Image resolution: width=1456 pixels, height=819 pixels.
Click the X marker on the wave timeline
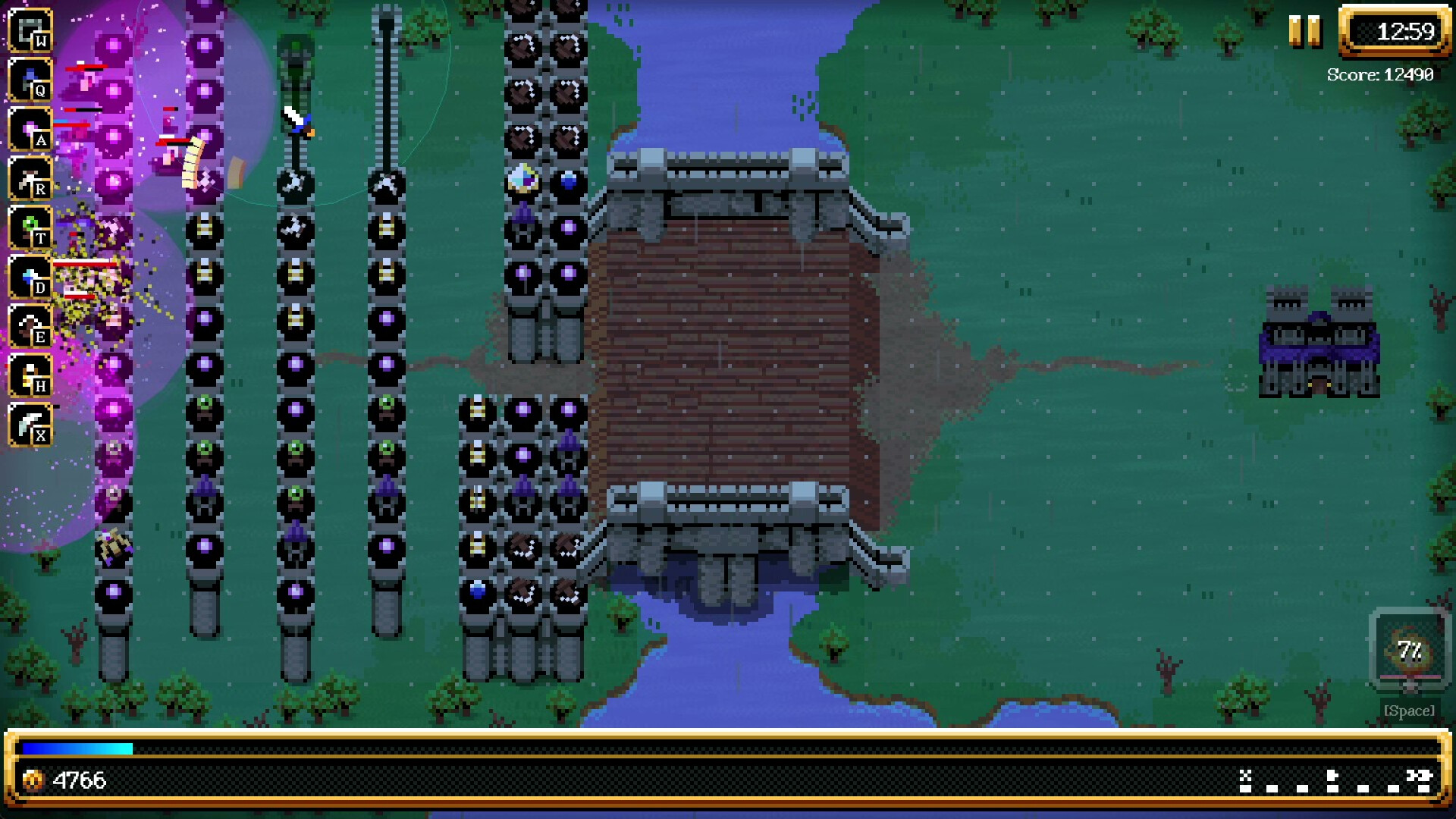click(1244, 775)
